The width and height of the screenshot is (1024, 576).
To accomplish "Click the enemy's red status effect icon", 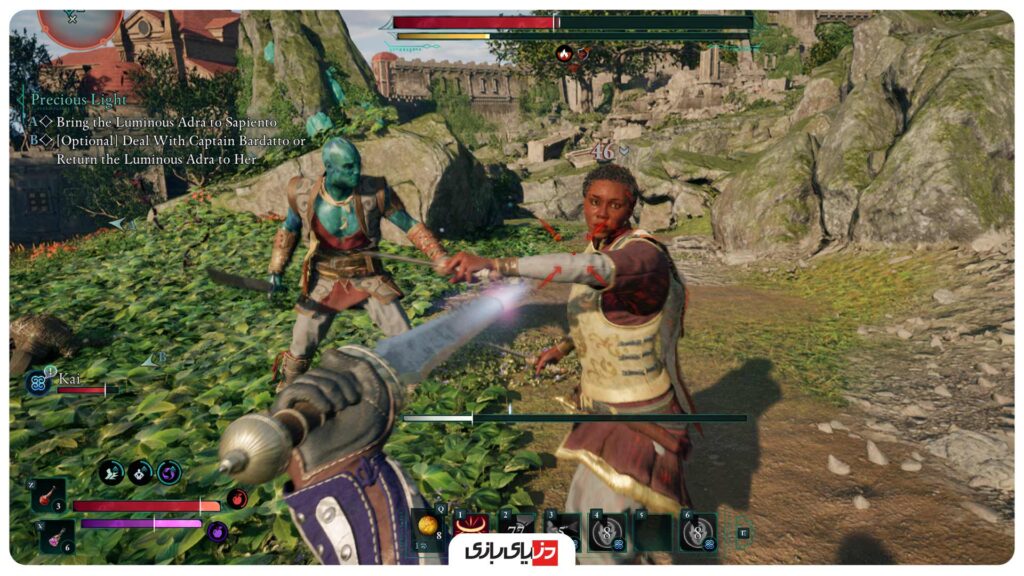I will 563,53.
